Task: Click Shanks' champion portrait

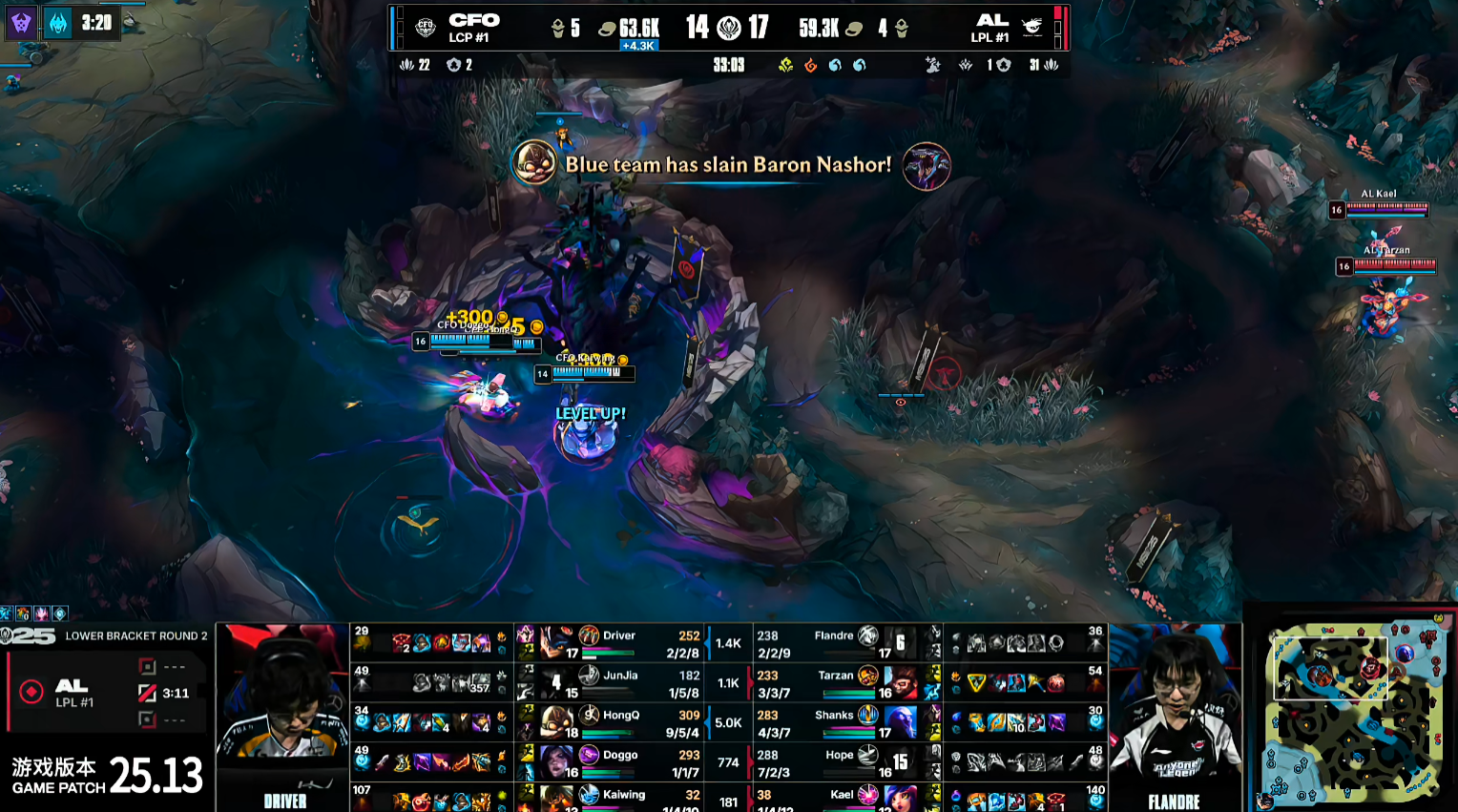Action: tap(900, 721)
